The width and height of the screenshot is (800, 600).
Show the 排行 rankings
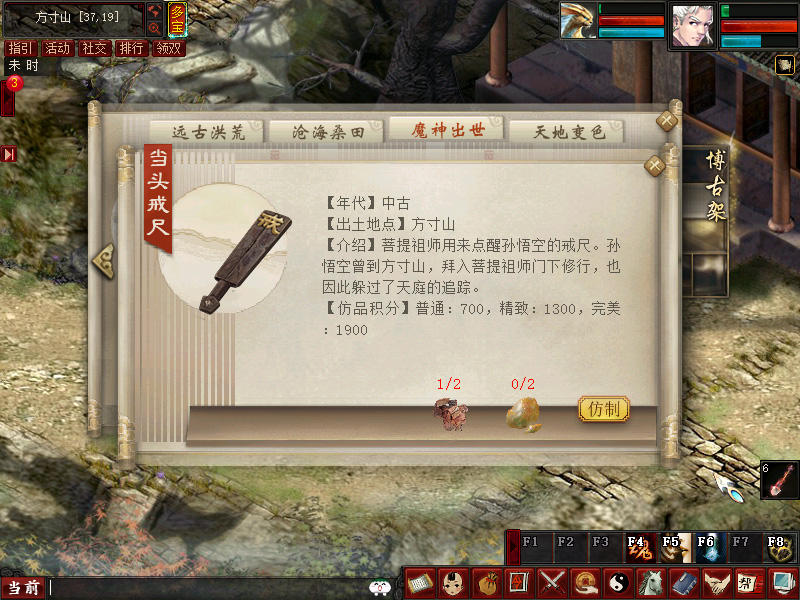pos(131,48)
